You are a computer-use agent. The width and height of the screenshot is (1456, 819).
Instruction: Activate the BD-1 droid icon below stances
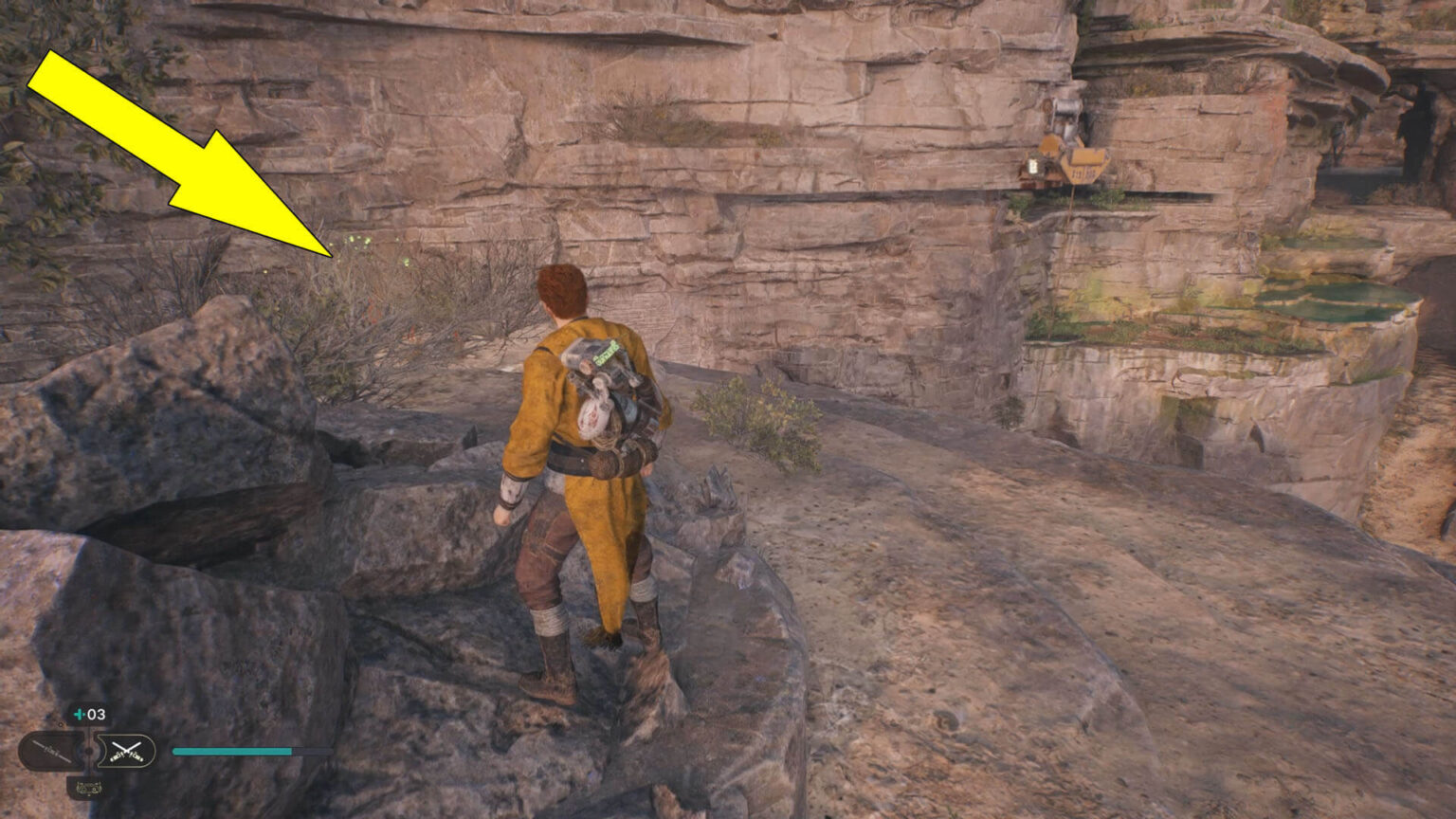[x=88, y=787]
